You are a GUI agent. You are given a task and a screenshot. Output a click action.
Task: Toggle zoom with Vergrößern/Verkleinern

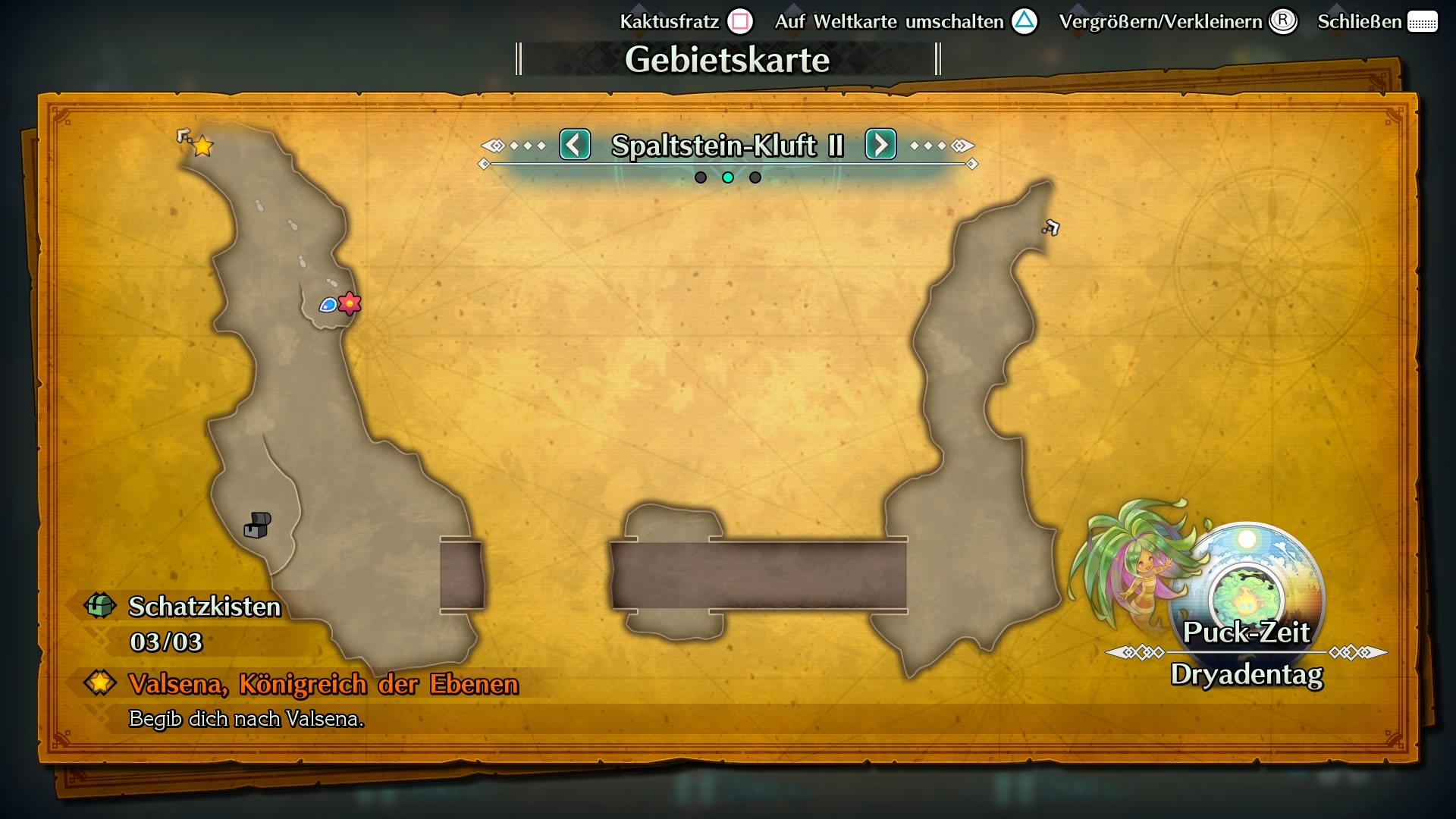pos(1283,21)
